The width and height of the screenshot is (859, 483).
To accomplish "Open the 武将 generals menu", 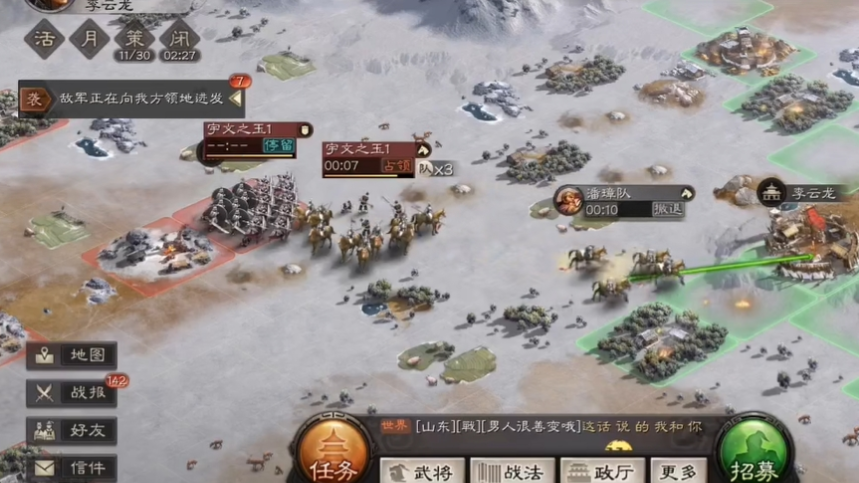I will tap(422, 471).
